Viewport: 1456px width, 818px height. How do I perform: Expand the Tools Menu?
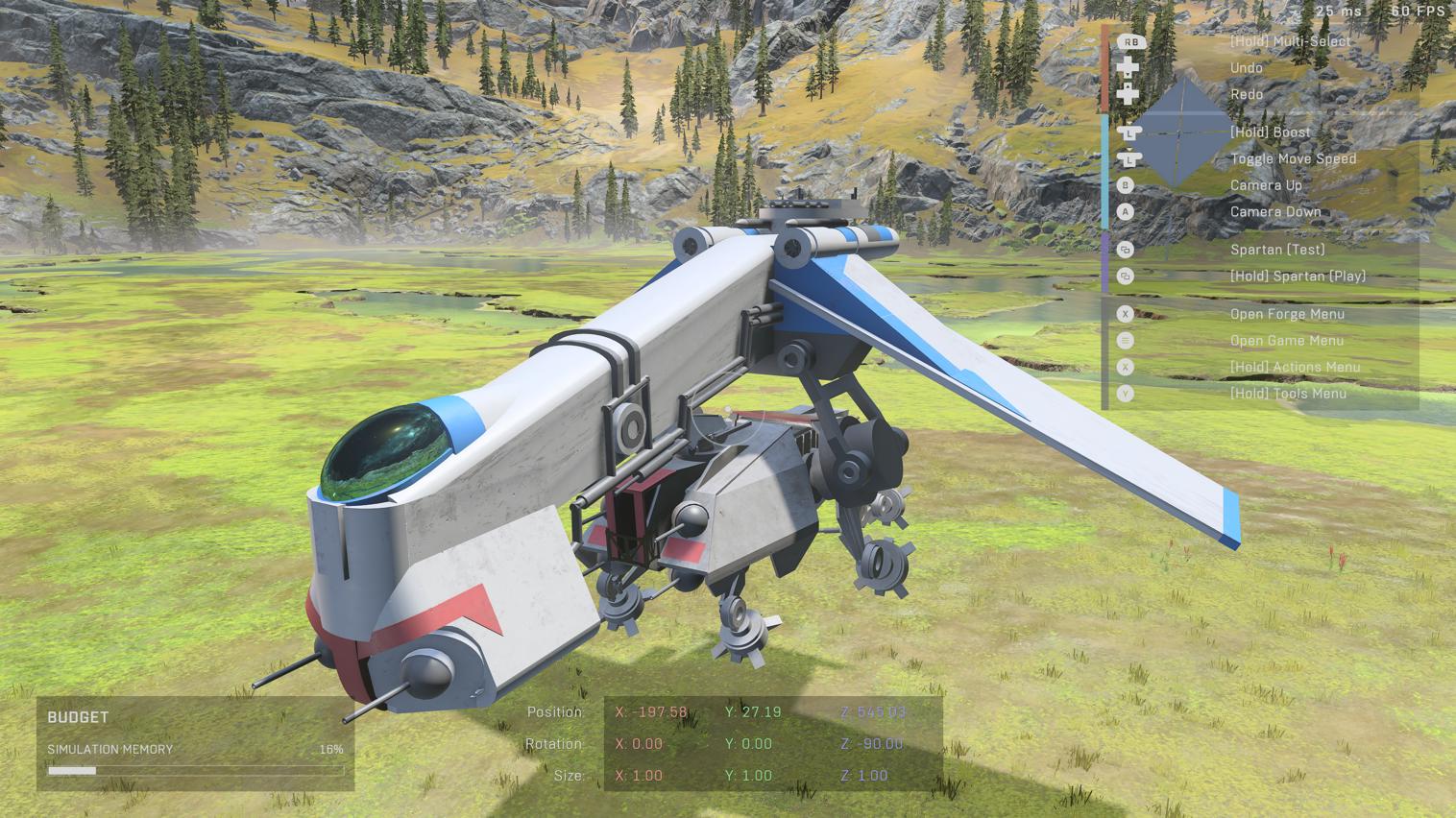coord(1289,393)
